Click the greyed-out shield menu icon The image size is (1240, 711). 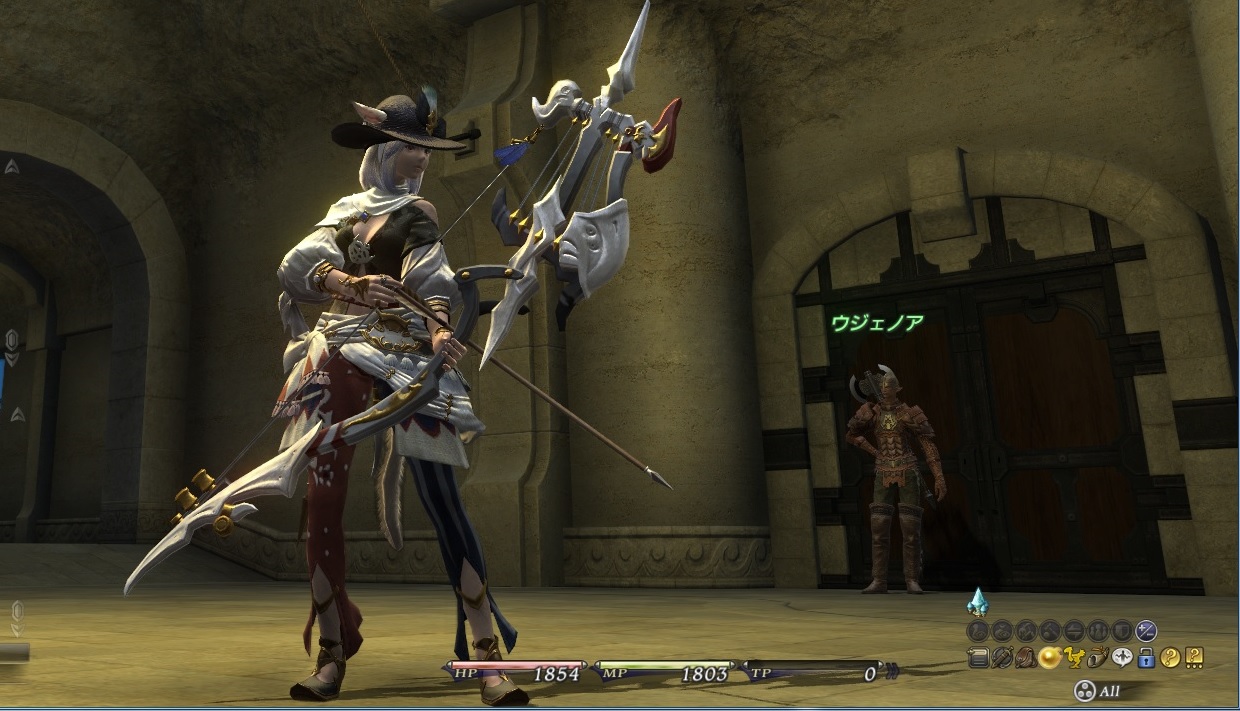[x=1122, y=631]
